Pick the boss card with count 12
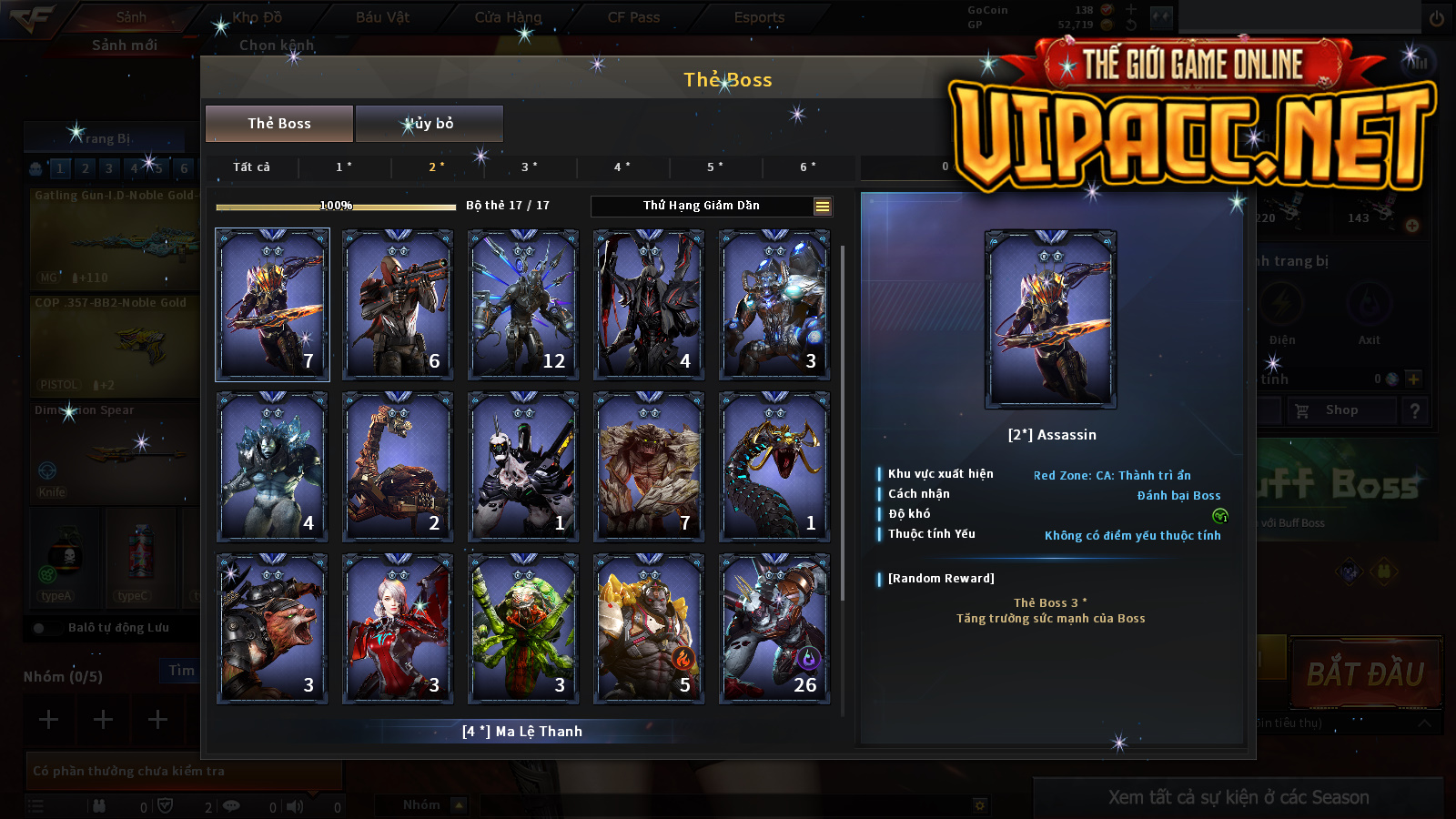Viewport: 1456px width, 819px height. (x=523, y=304)
